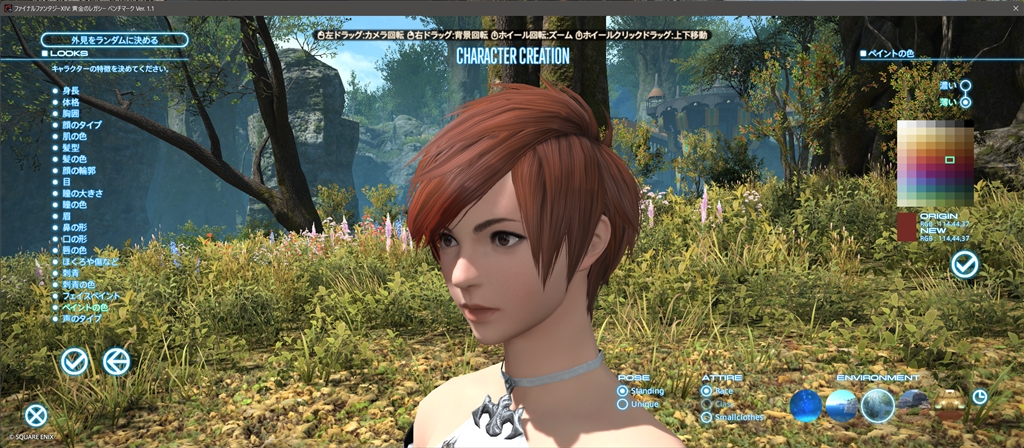Screen dimensions: 1024x448
Task: Switch attire to Smallclothes
Action: tap(707, 417)
